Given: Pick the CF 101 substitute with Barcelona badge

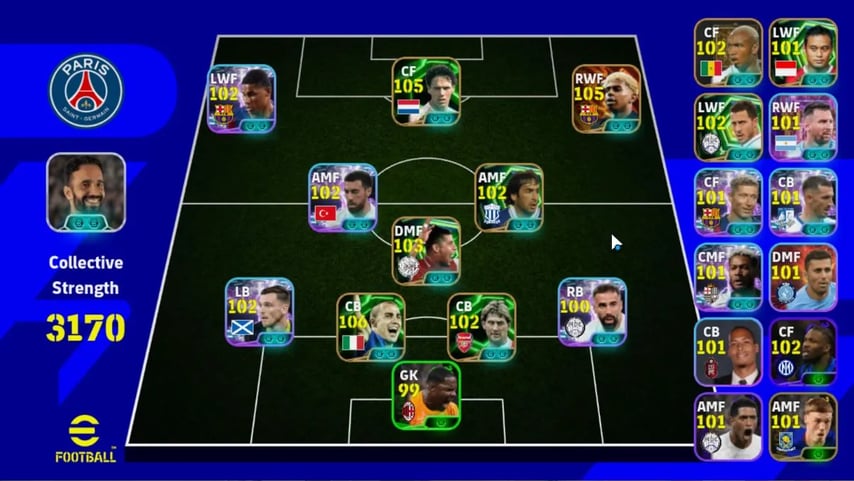Looking at the screenshot, I should (728, 202).
